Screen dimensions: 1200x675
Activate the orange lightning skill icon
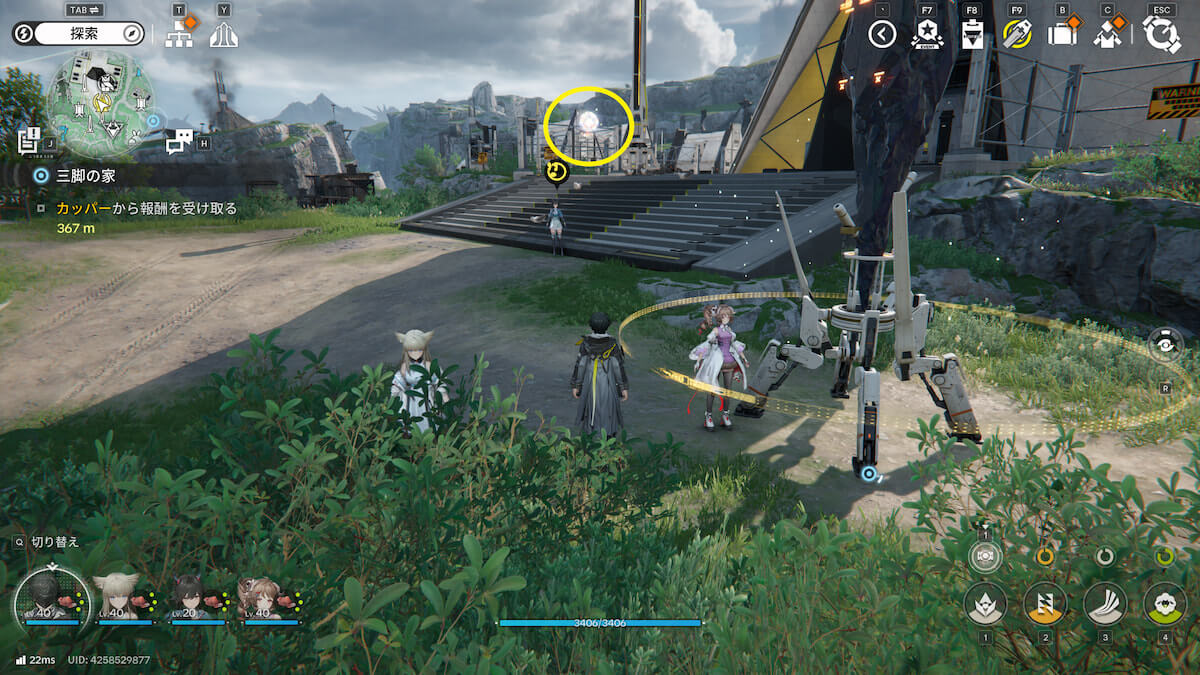(1045, 603)
